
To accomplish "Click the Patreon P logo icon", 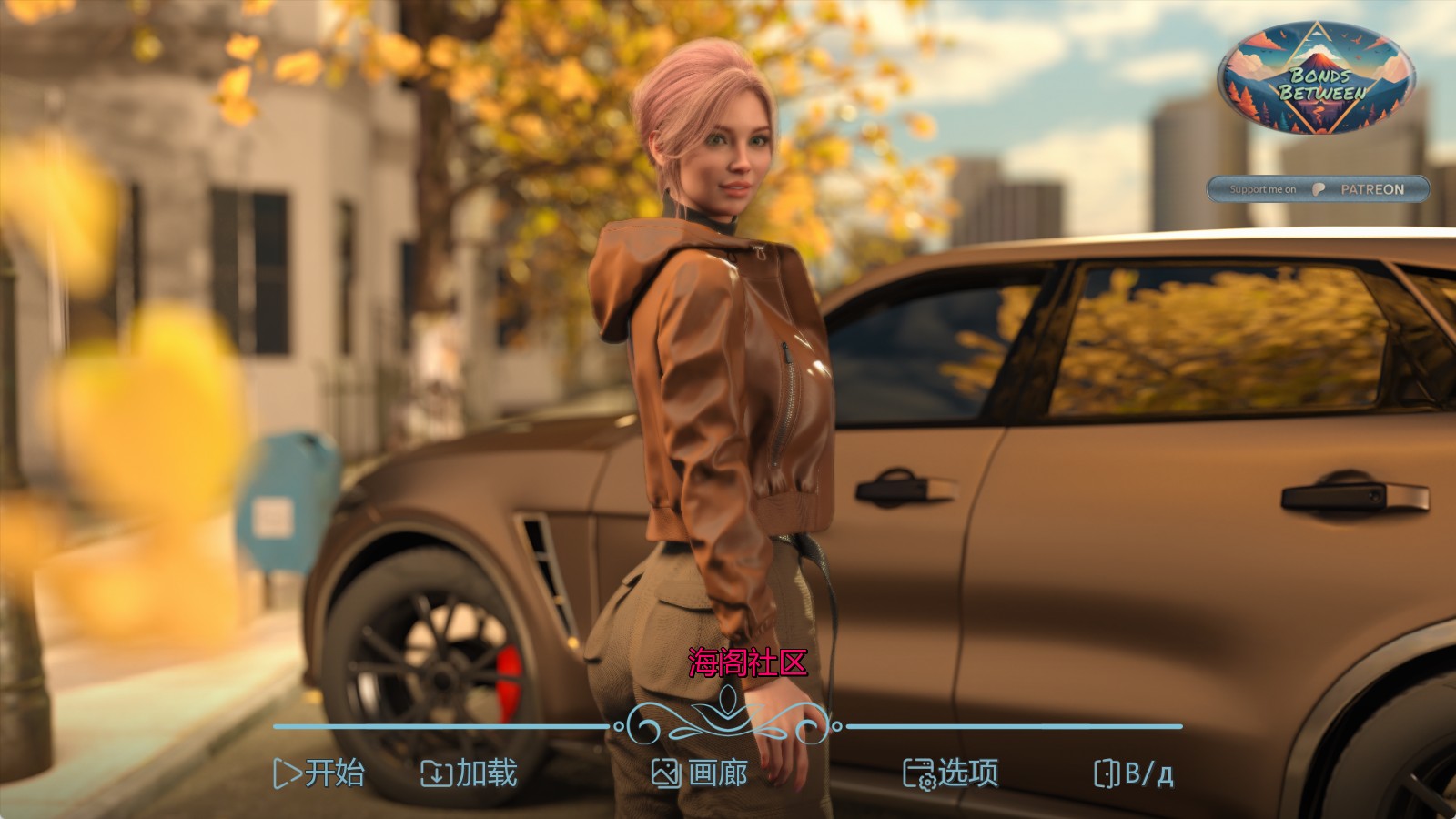I will (1319, 188).
